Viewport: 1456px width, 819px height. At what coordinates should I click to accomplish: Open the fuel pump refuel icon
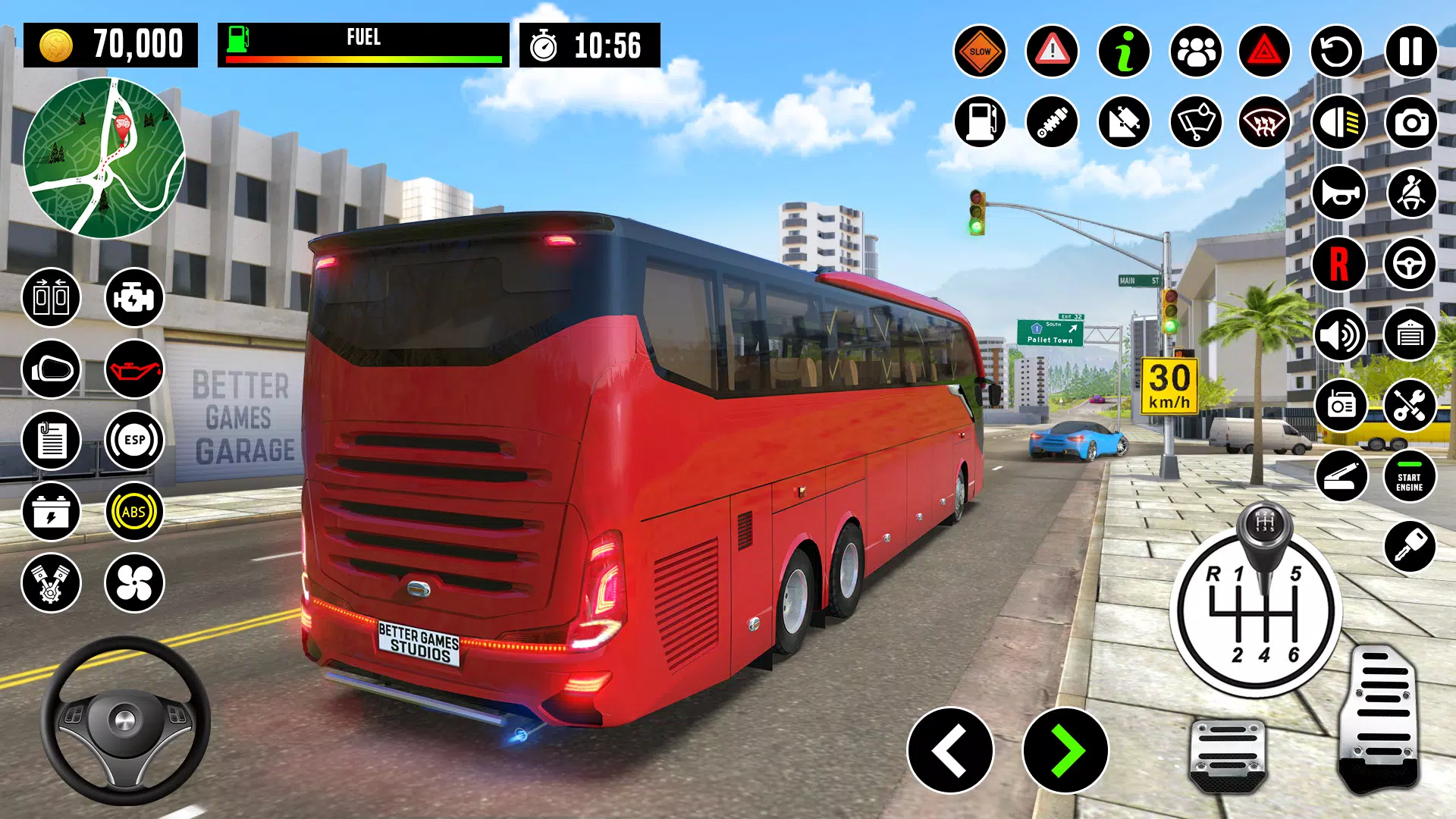pyautogui.click(x=980, y=122)
